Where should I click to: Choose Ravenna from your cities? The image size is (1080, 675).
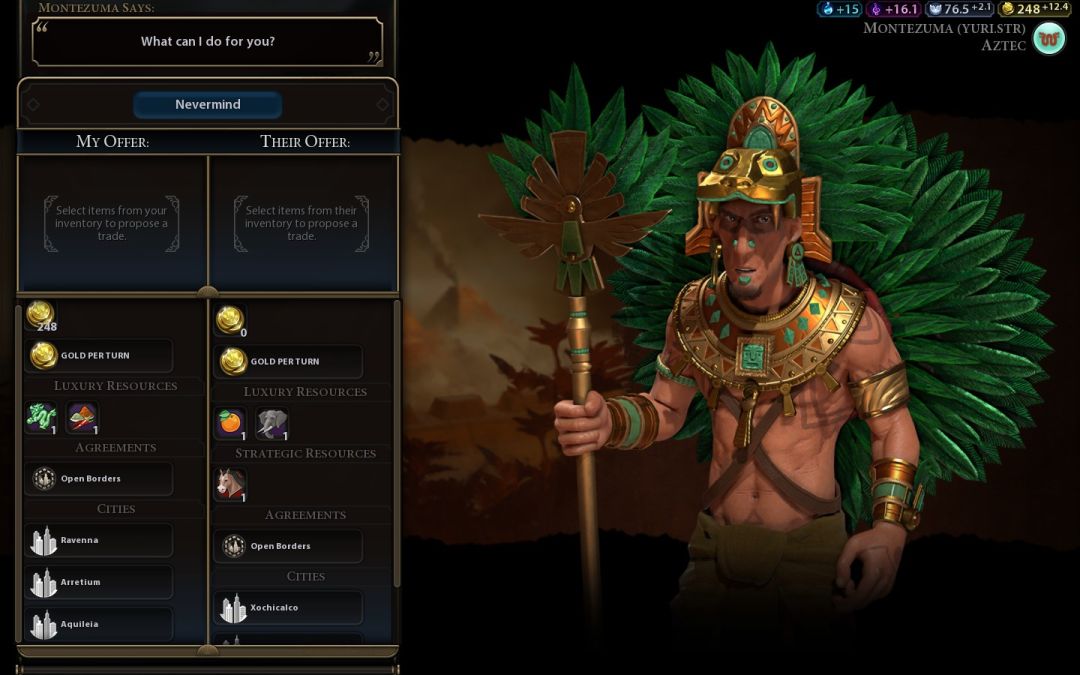98,541
